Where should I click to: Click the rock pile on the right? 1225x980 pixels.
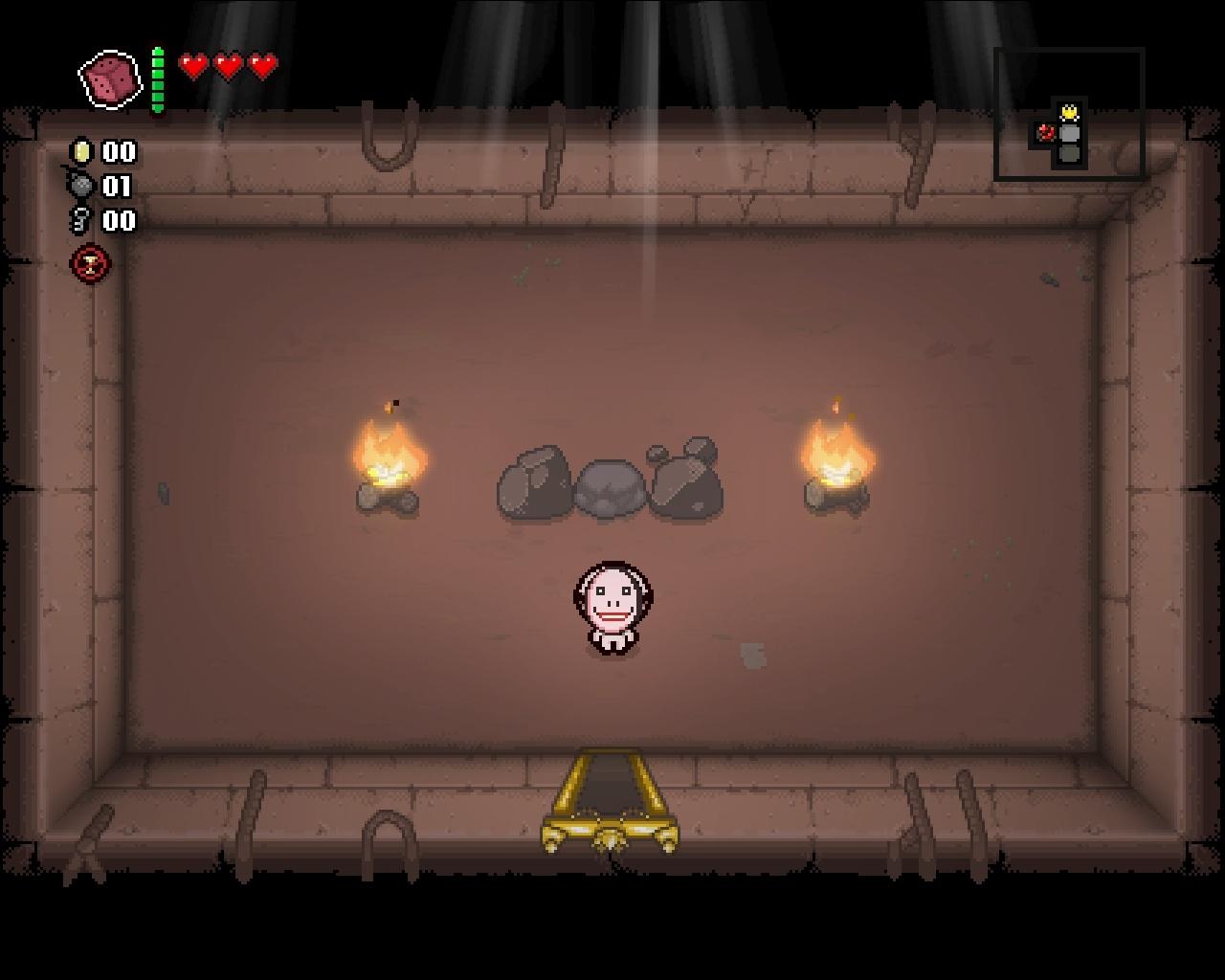coord(685,479)
